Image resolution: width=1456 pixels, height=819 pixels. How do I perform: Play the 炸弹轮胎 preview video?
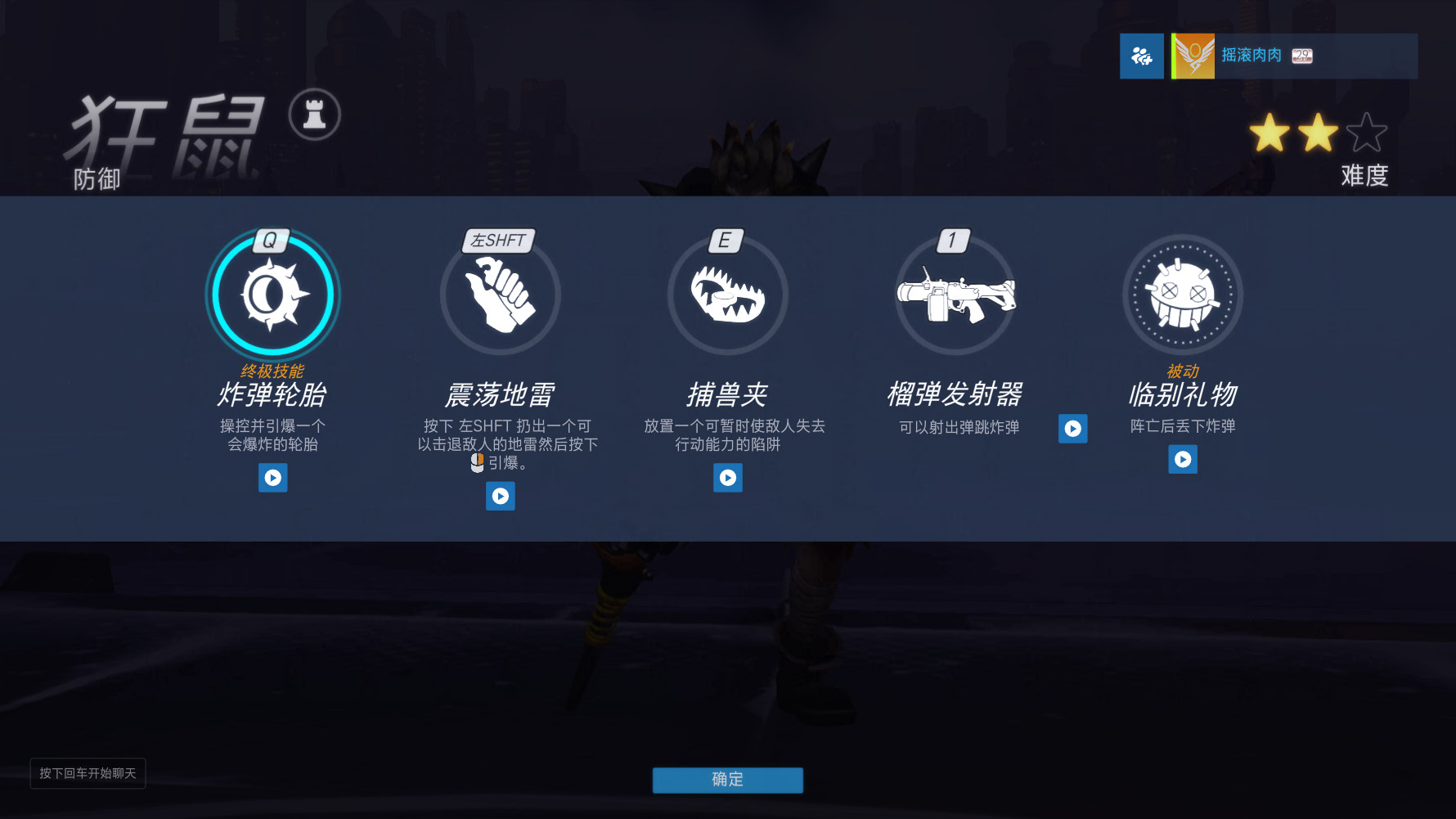click(x=273, y=478)
